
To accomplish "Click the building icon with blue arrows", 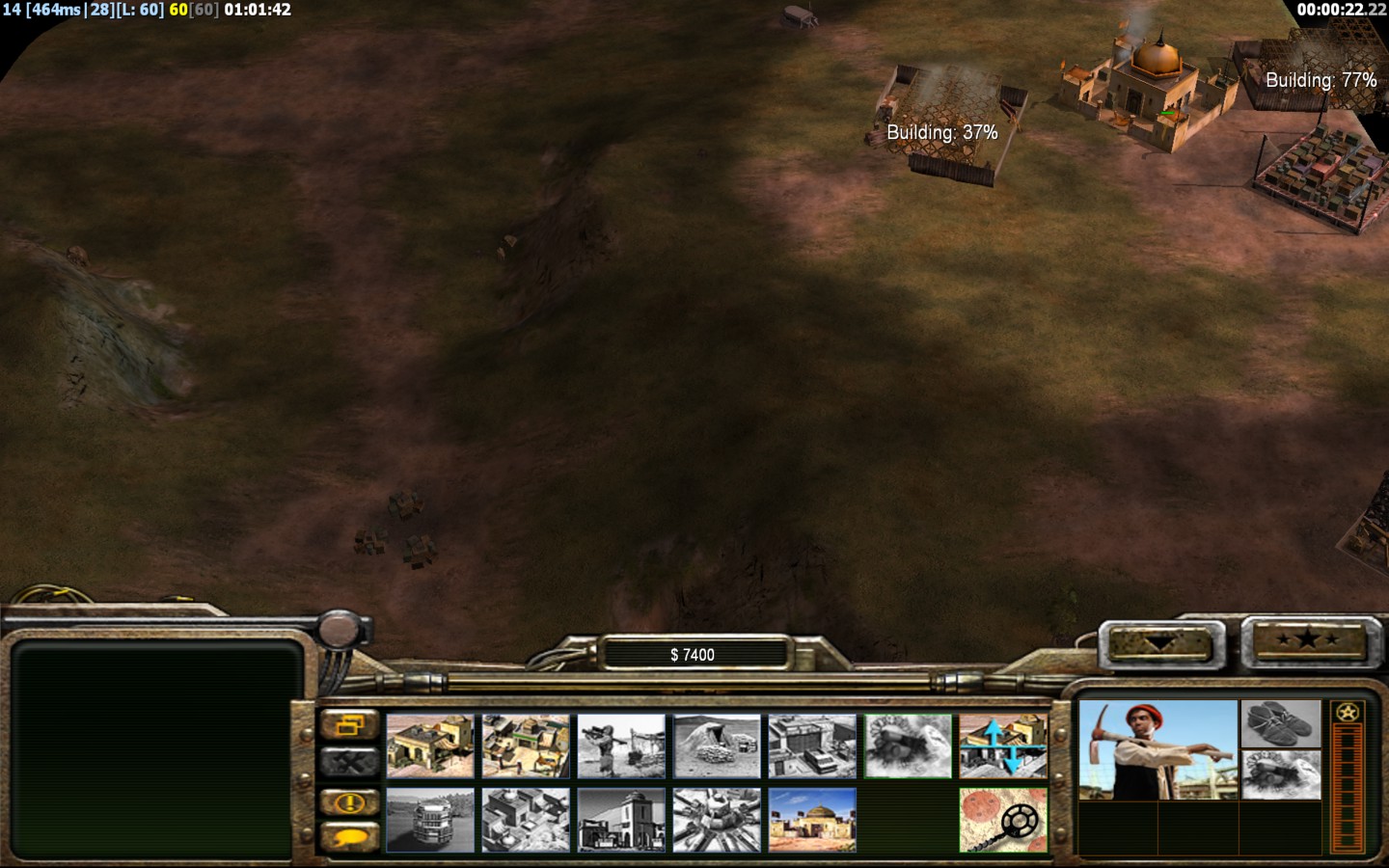I will click(1003, 746).
